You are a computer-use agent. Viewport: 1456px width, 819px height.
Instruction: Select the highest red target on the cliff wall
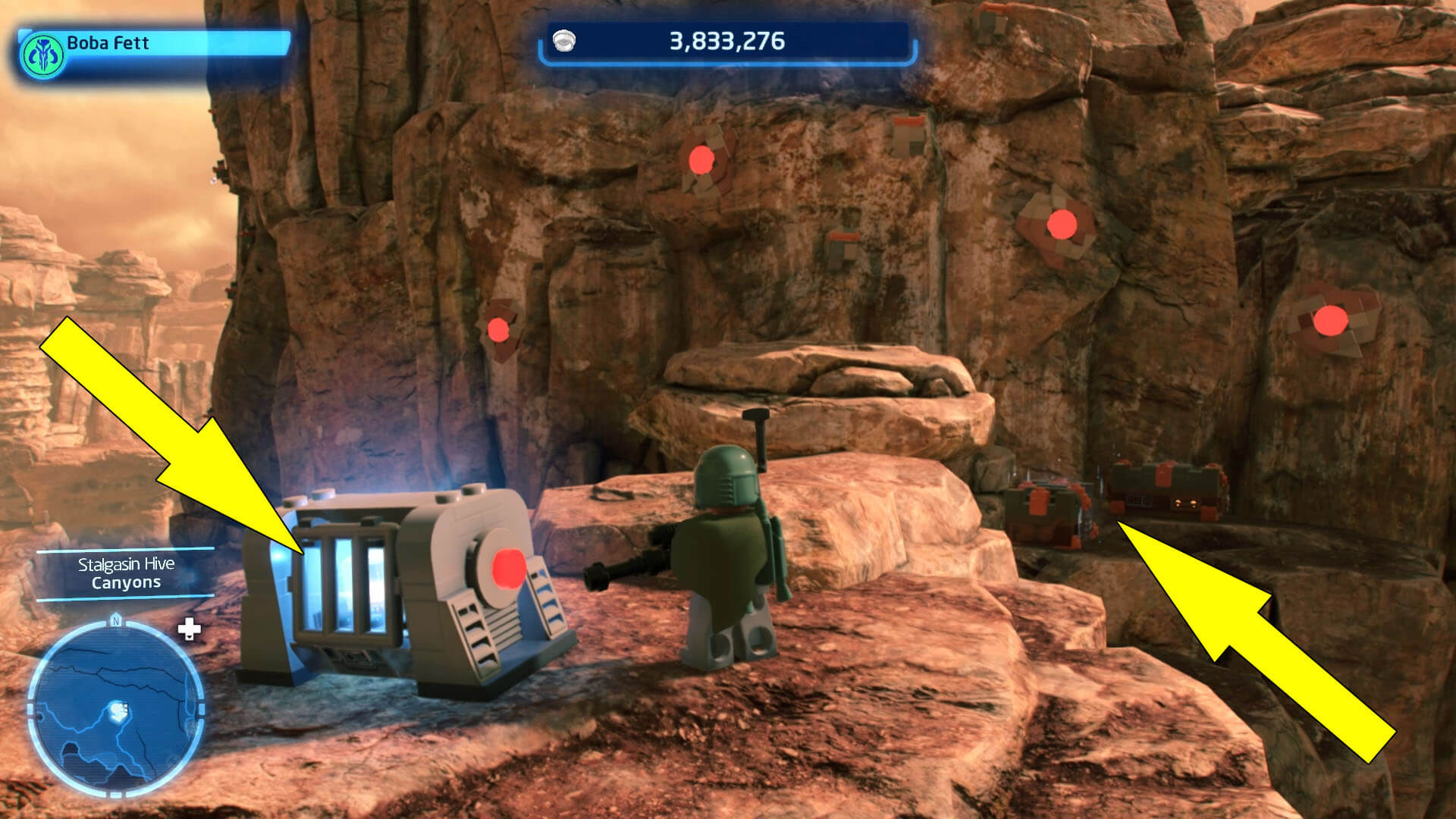(699, 159)
